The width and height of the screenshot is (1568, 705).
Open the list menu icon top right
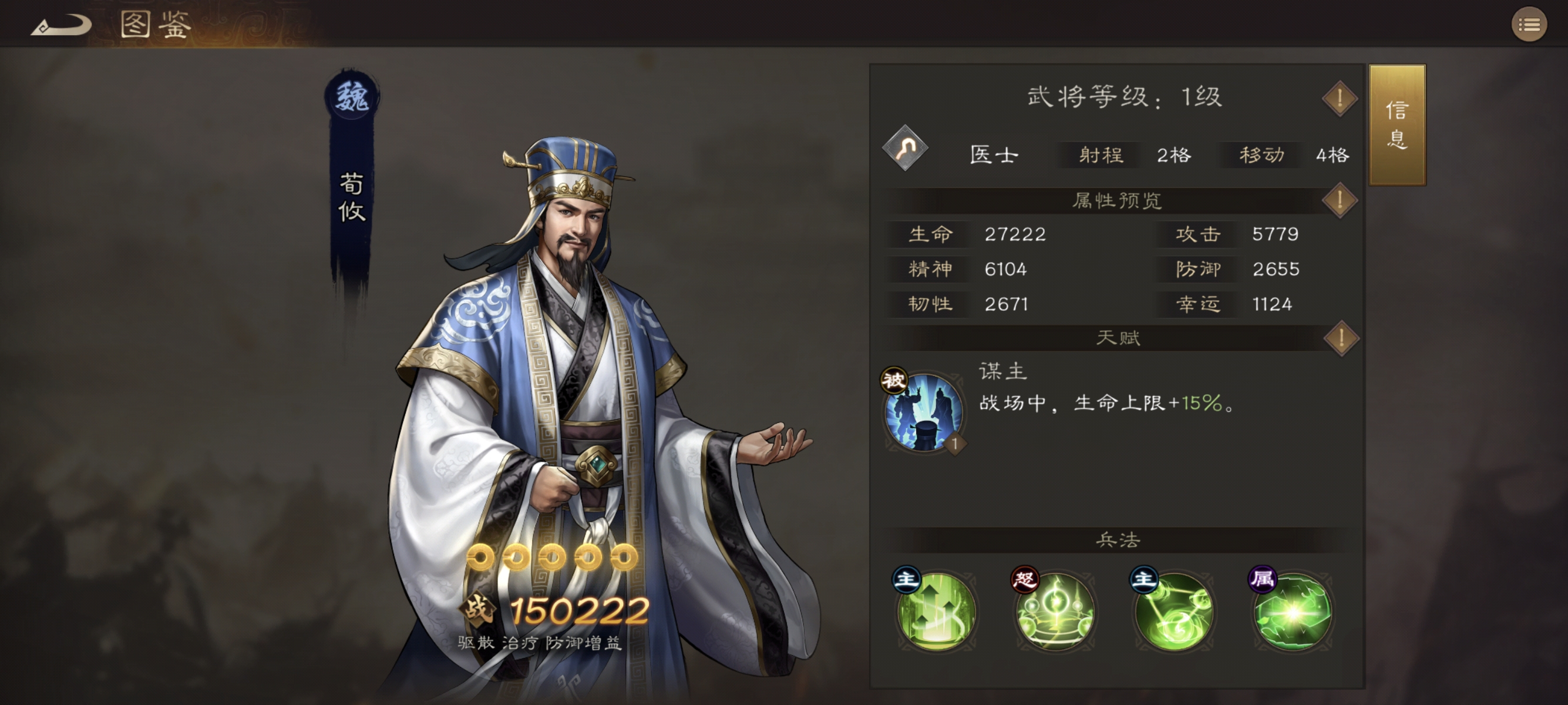1530,24
